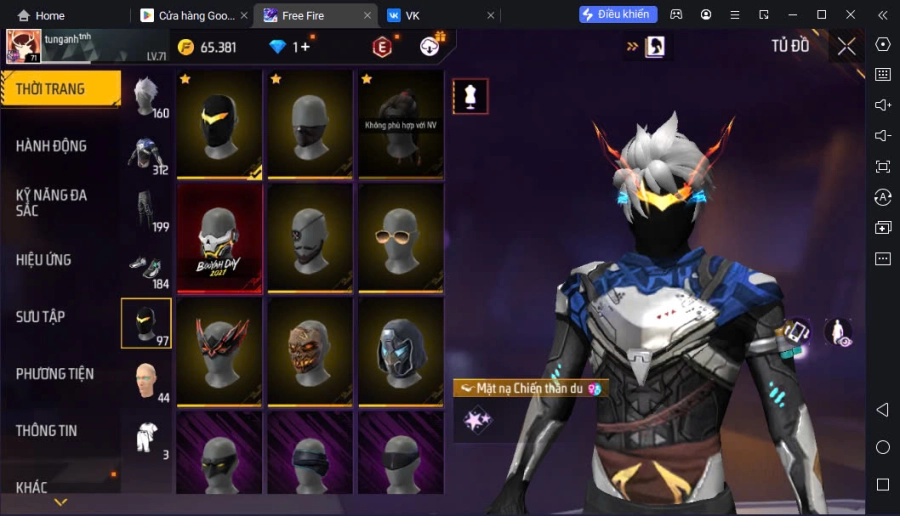The width and height of the screenshot is (900, 516).
Task: Choose the orange pumpkin face mask
Action: point(310,351)
